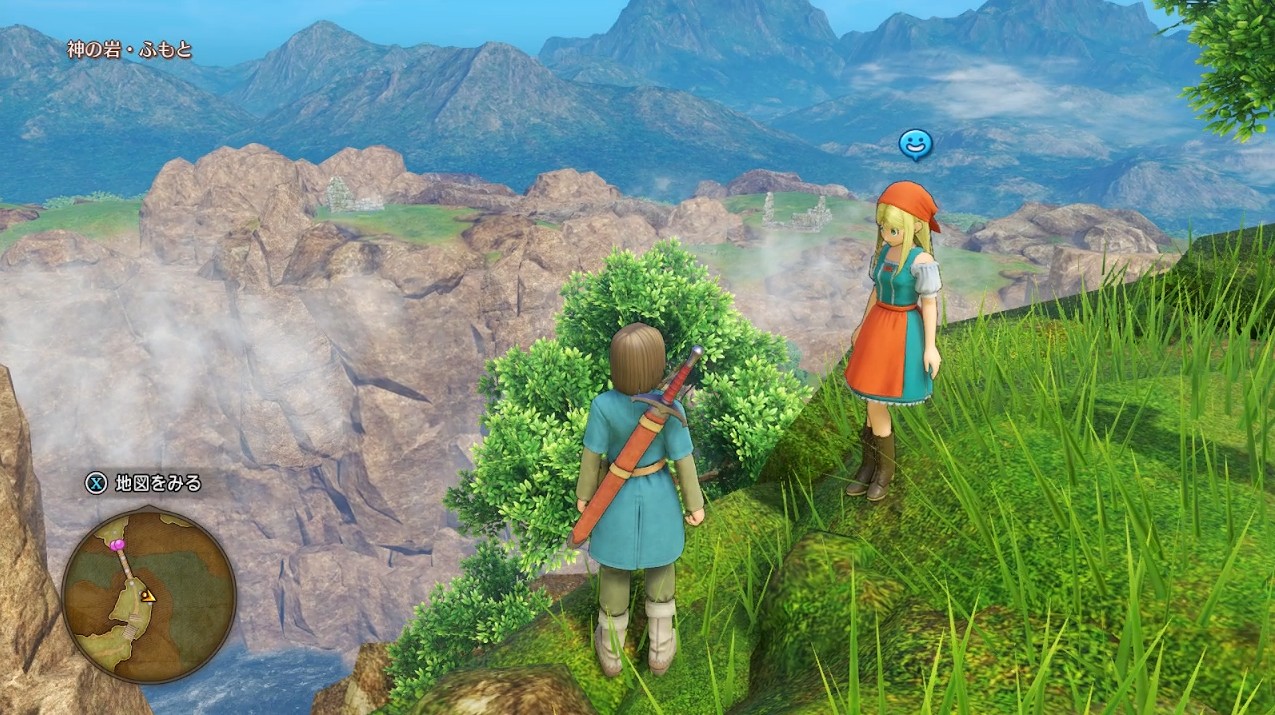
Task: Select the pink destination marker on minimap
Action: [118, 544]
